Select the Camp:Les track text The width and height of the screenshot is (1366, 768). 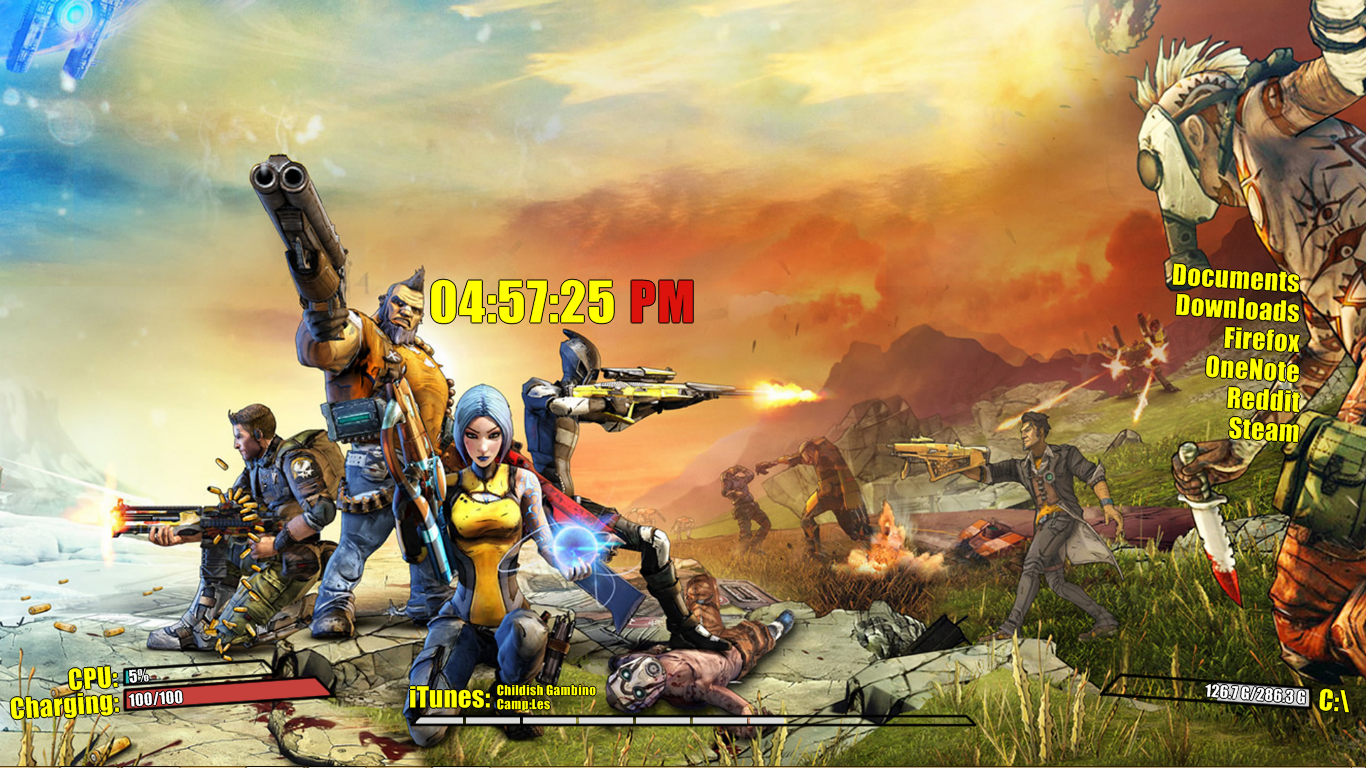coord(521,702)
